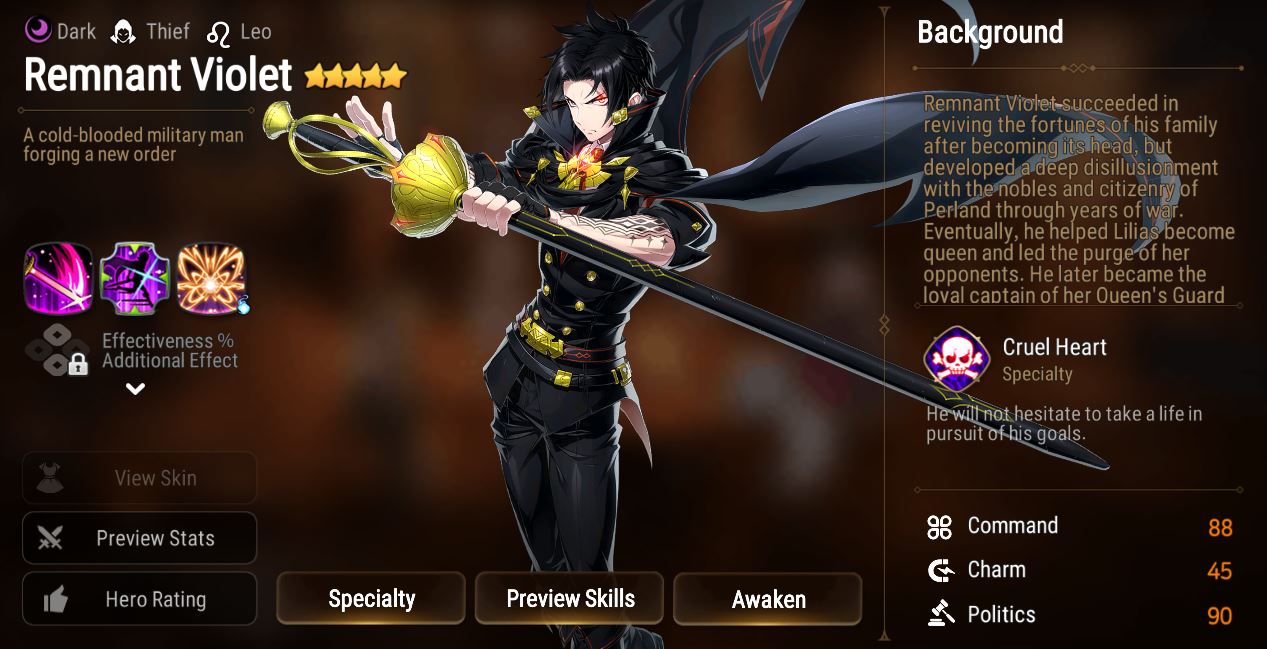The width and height of the screenshot is (1267, 649).
Task: Open the Awaken menu
Action: [x=768, y=599]
